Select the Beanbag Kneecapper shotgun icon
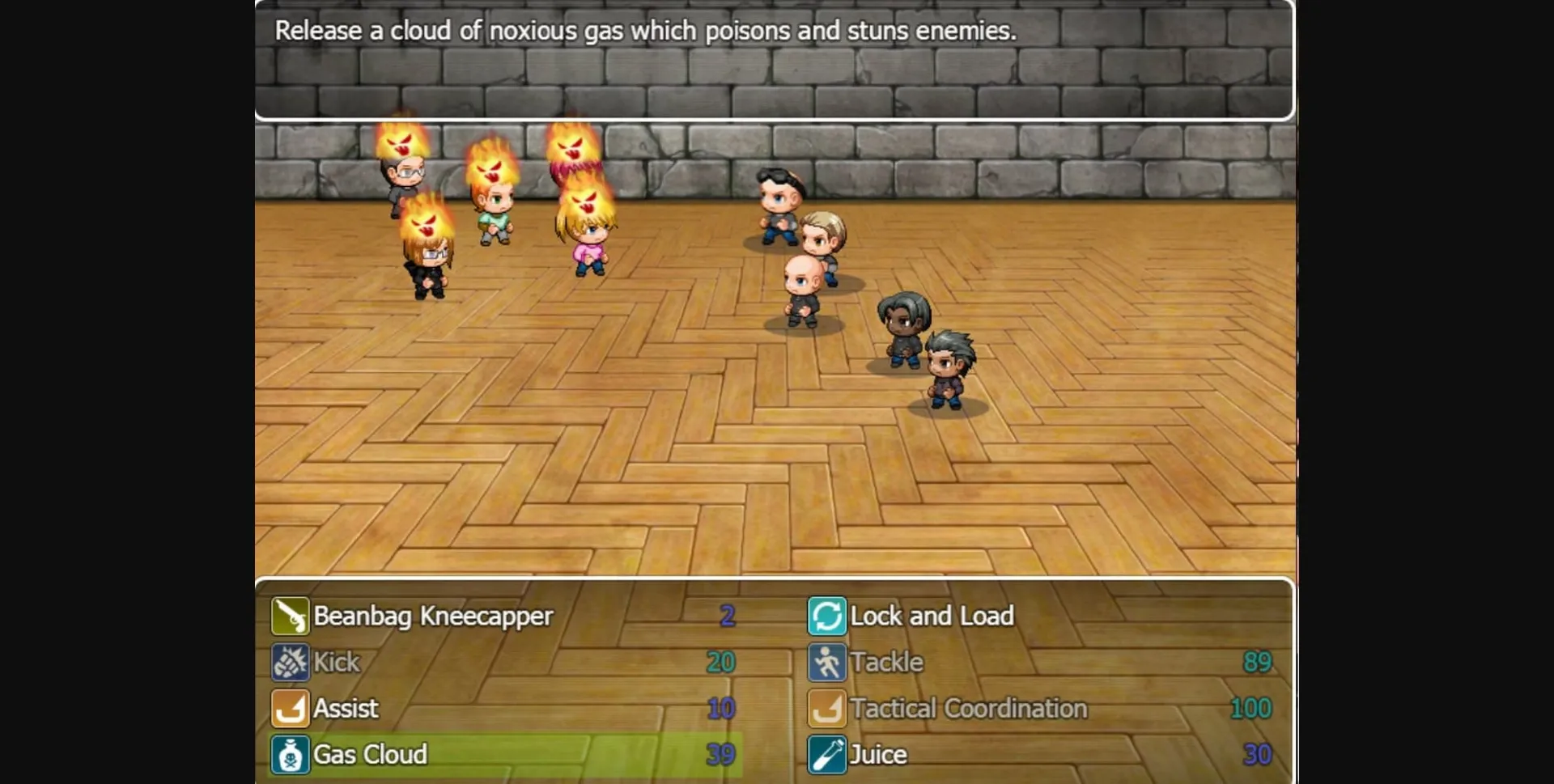This screenshot has height=784, width=1554. [290, 615]
